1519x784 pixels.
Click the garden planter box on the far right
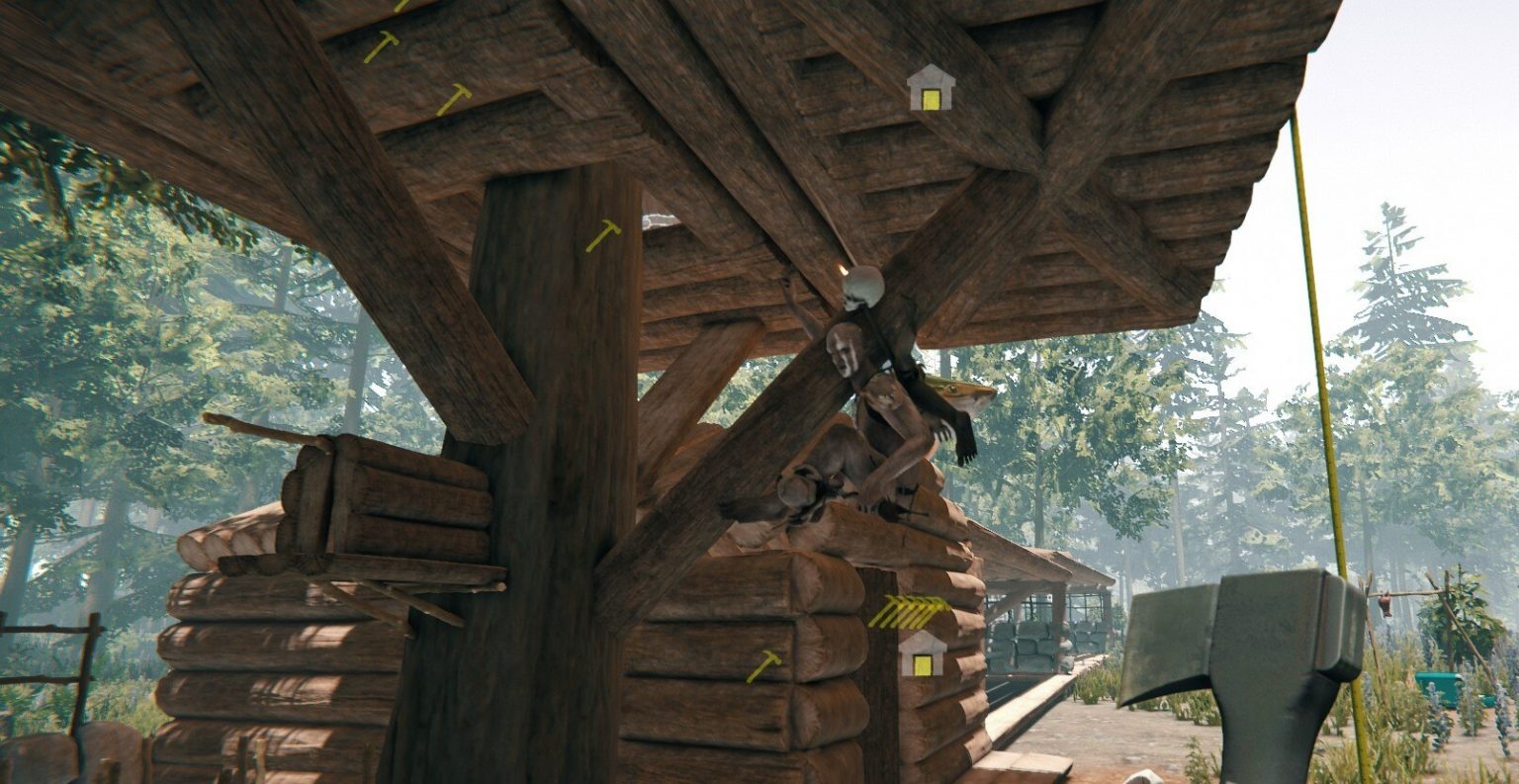(1440, 686)
